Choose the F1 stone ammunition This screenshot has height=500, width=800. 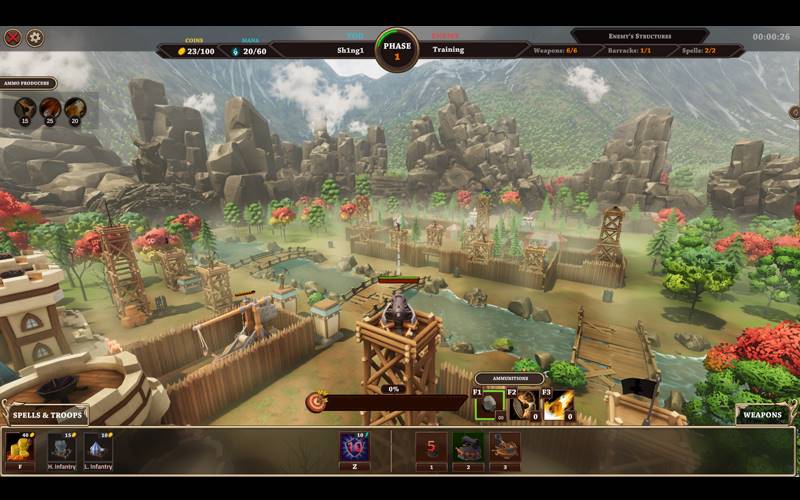[x=489, y=405]
